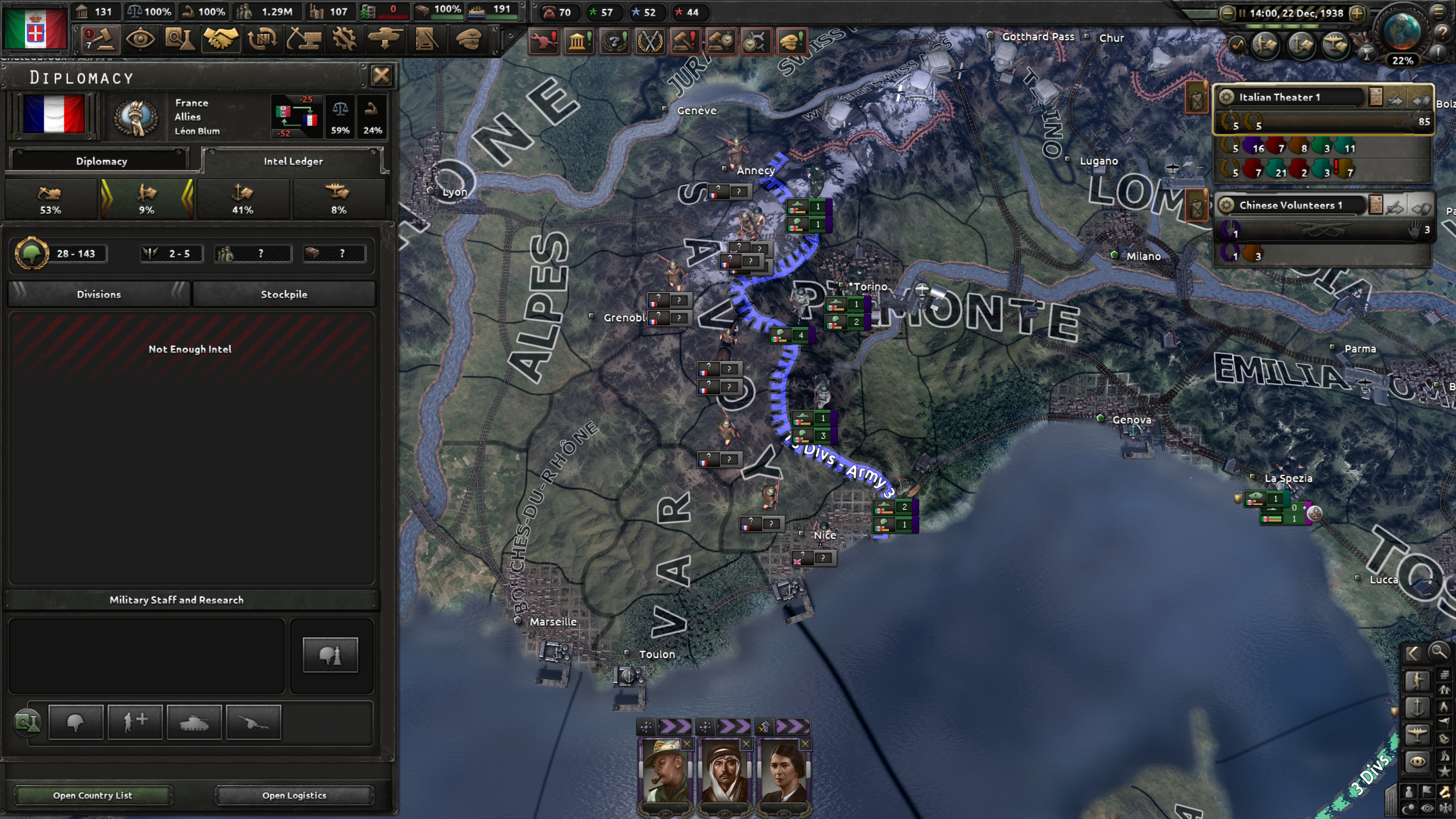Select the Chinese Volunteers 1 theater

(x=1291, y=205)
